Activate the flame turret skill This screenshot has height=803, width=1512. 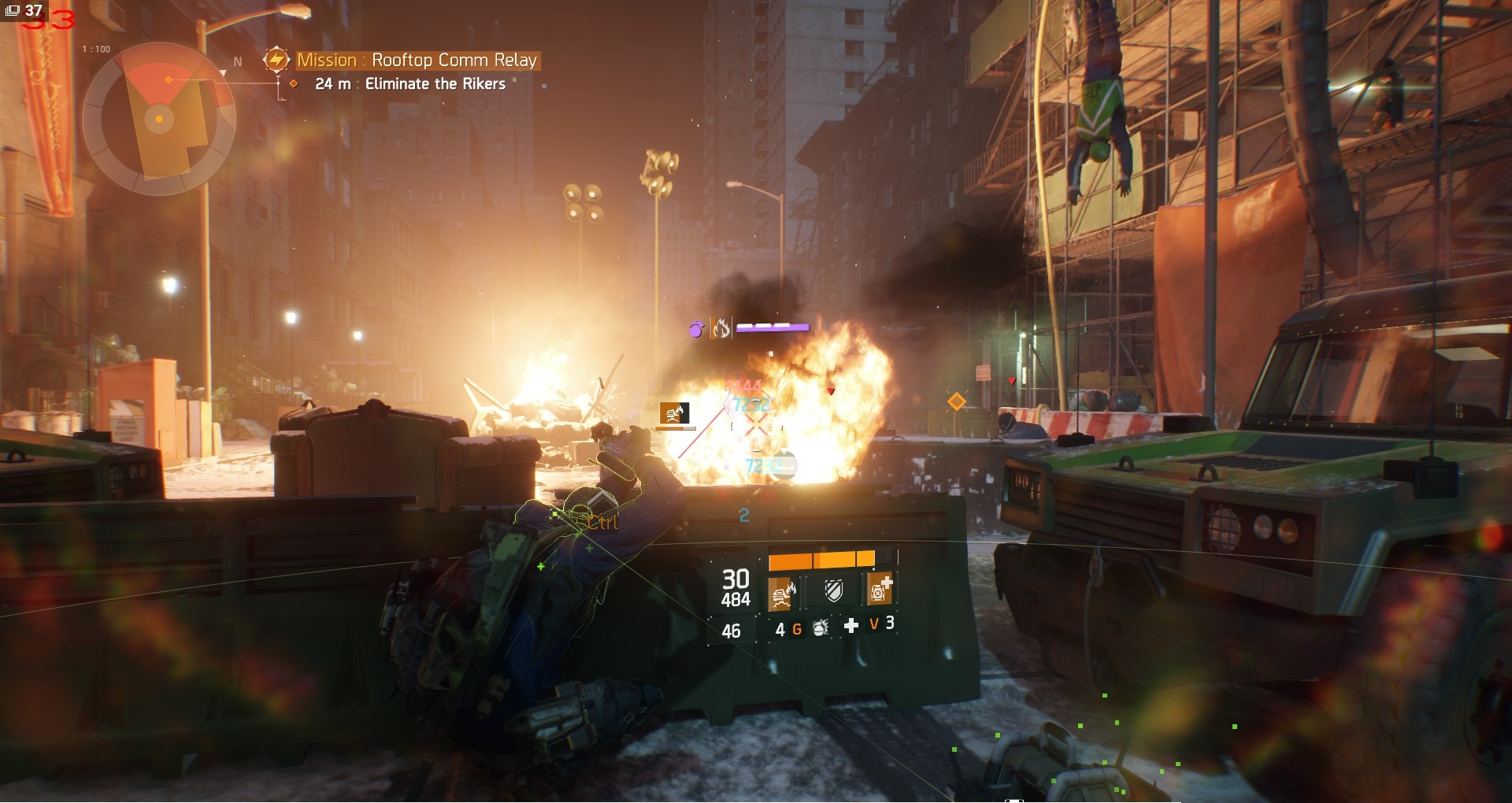coord(782,590)
